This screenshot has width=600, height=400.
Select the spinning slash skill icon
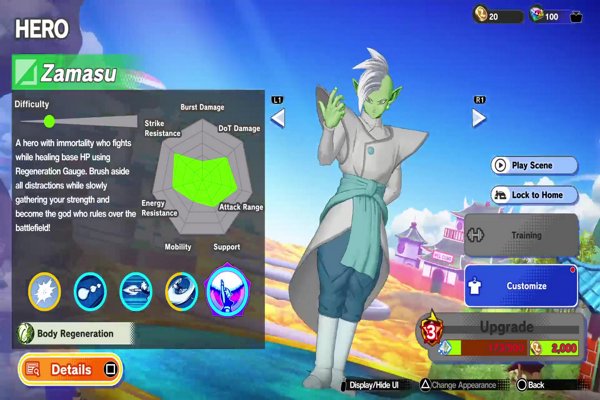tap(181, 290)
